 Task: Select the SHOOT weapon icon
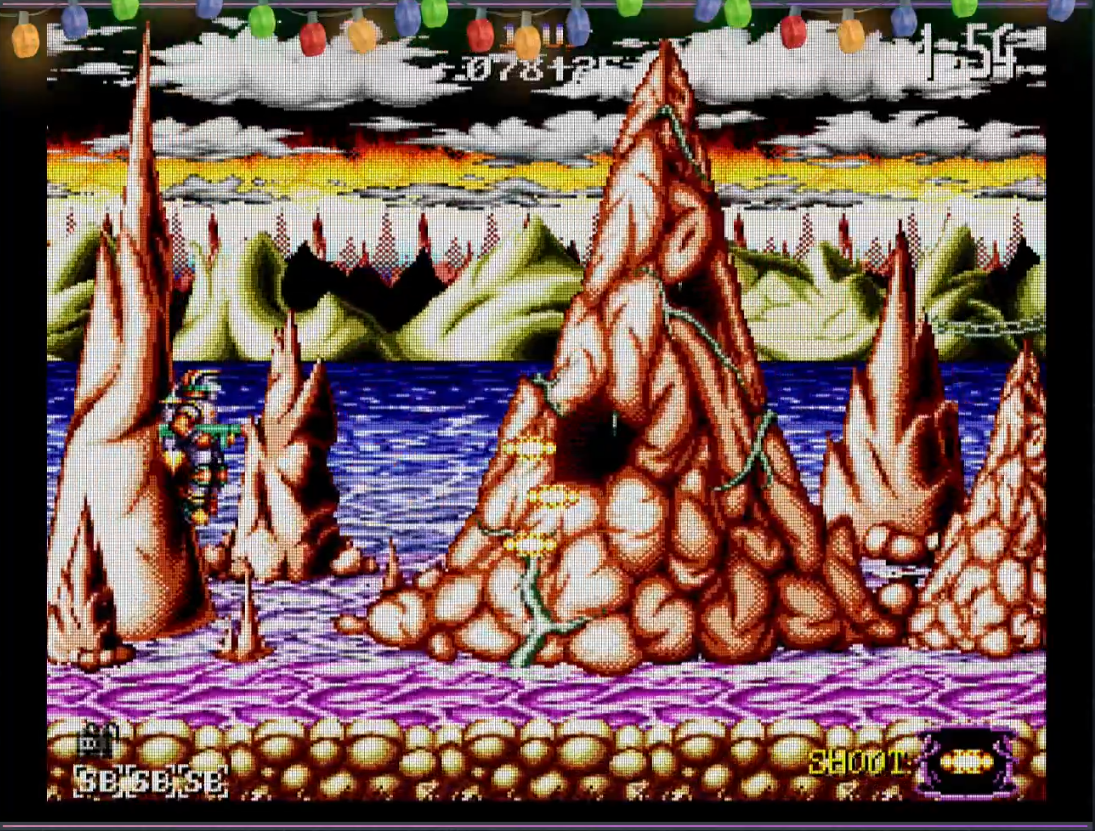[965, 763]
